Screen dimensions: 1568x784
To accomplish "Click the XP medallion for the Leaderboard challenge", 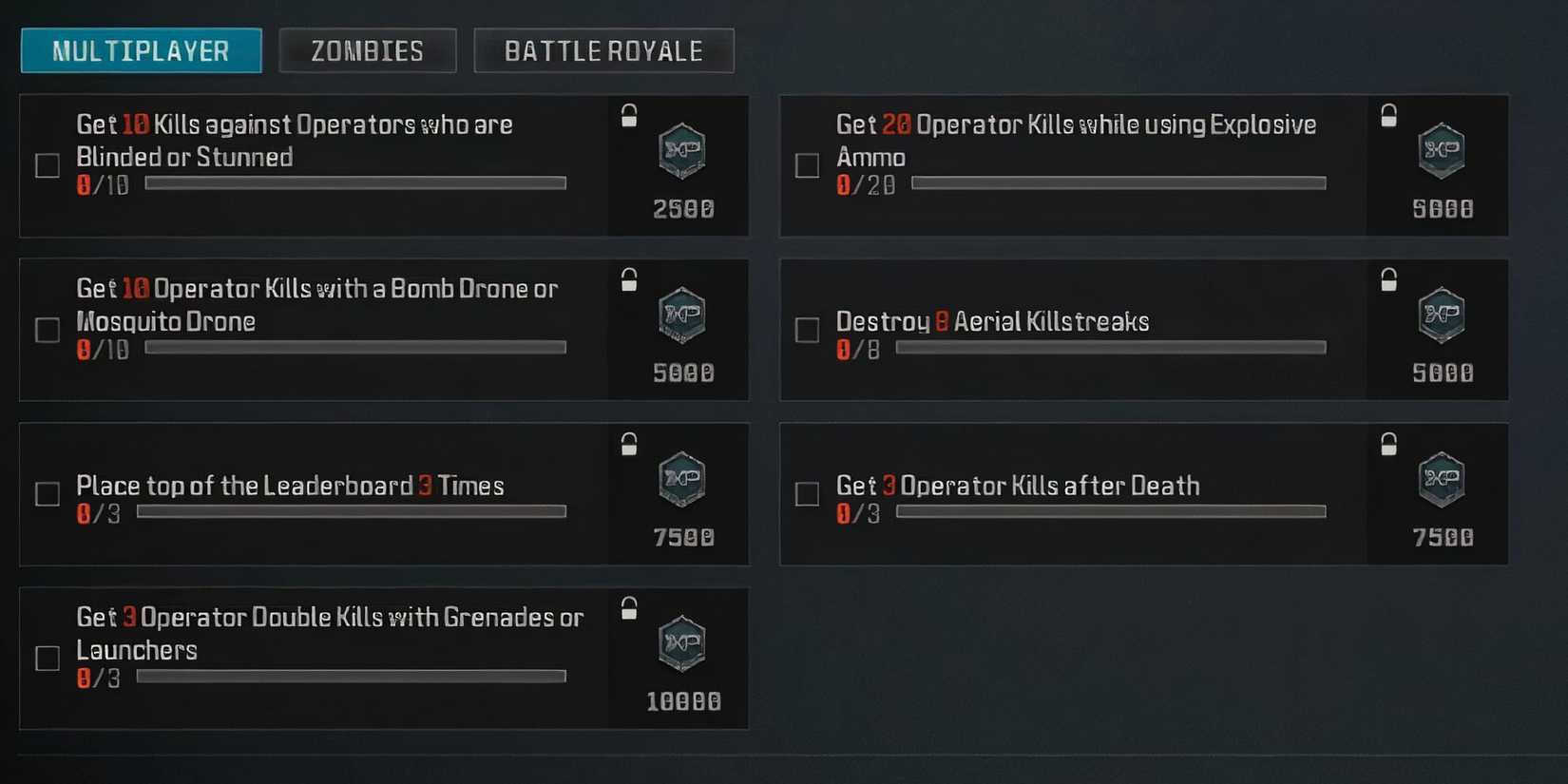I will 680,481.
